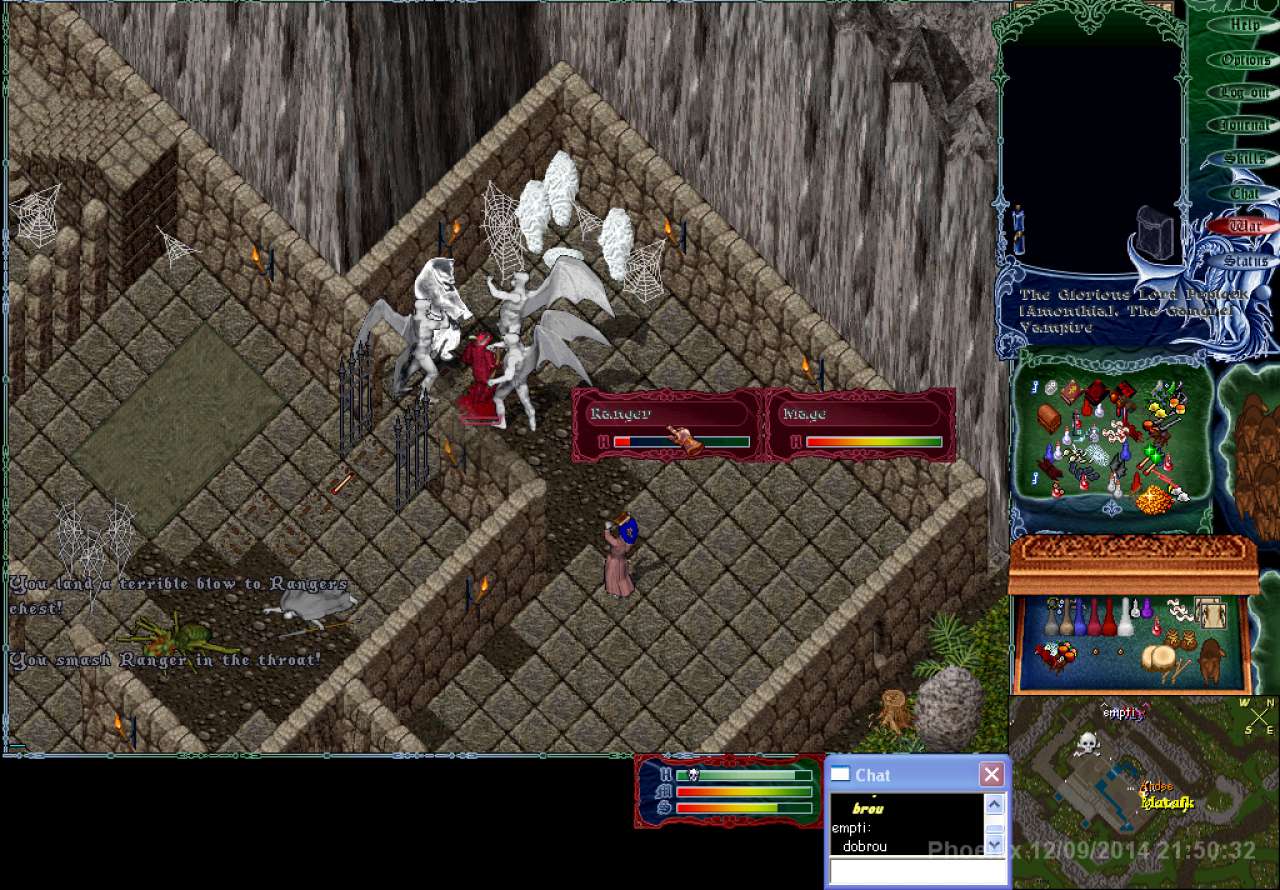This screenshot has height=890, width=1280.
Task: Show the character Status window
Action: pyautogui.click(x=1244, y=261)
